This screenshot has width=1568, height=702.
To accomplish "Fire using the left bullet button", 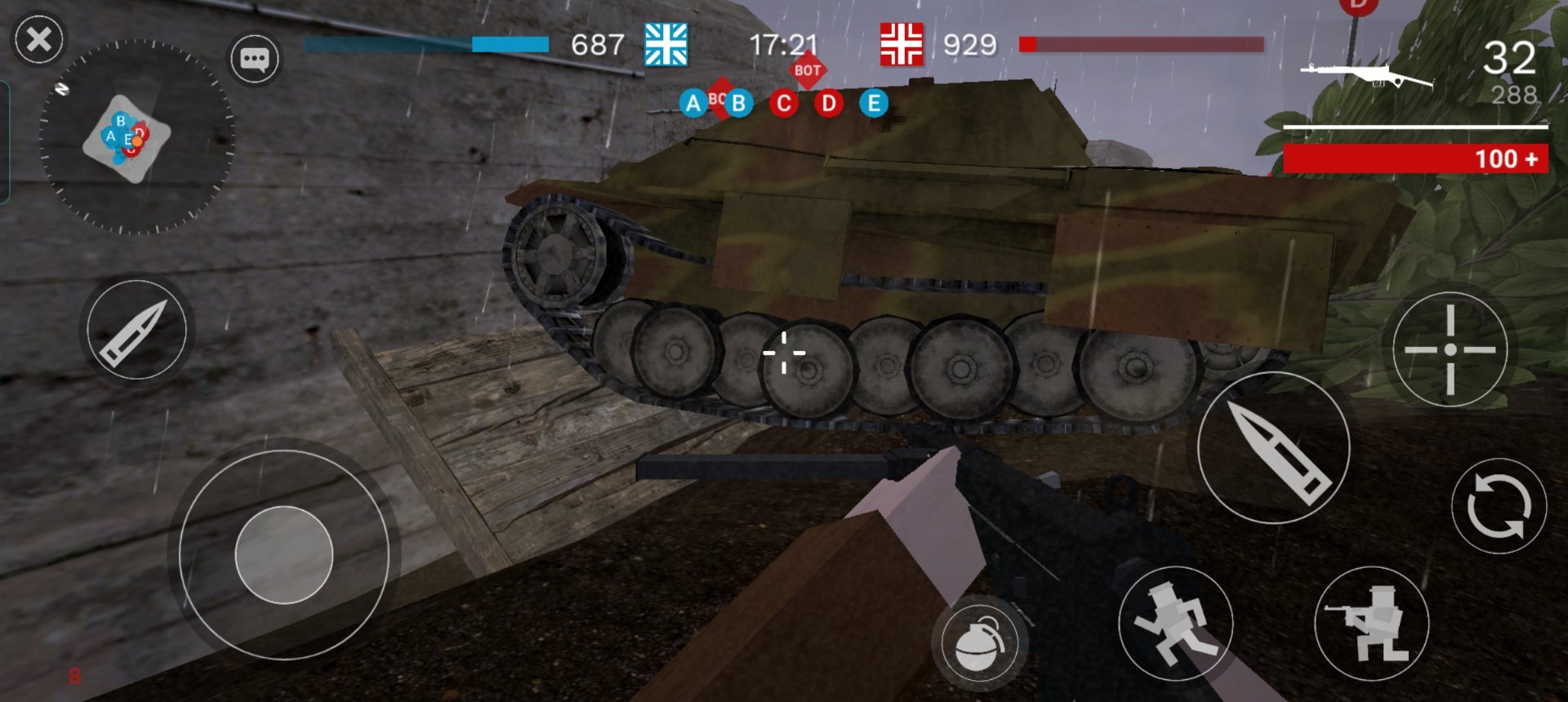I will 136,330.
